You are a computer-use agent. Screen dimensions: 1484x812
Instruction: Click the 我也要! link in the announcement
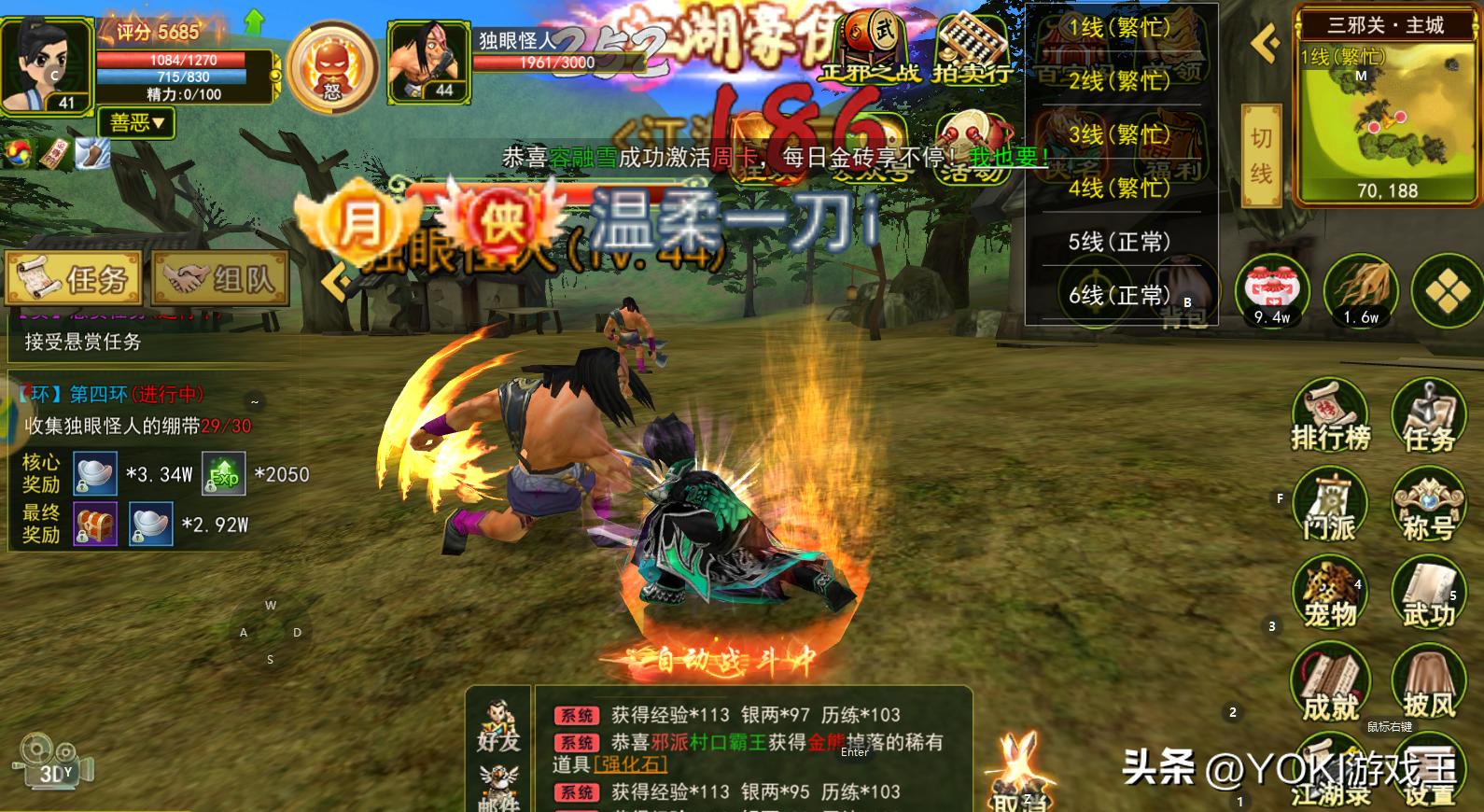tap(1008, 157)
